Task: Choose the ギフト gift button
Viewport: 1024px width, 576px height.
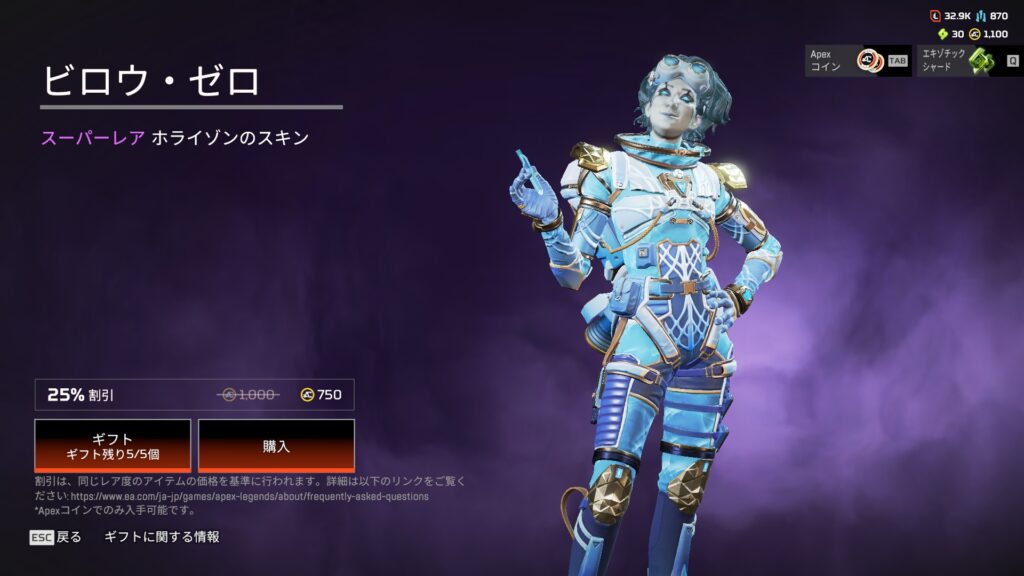Action: tap(112, 445)
